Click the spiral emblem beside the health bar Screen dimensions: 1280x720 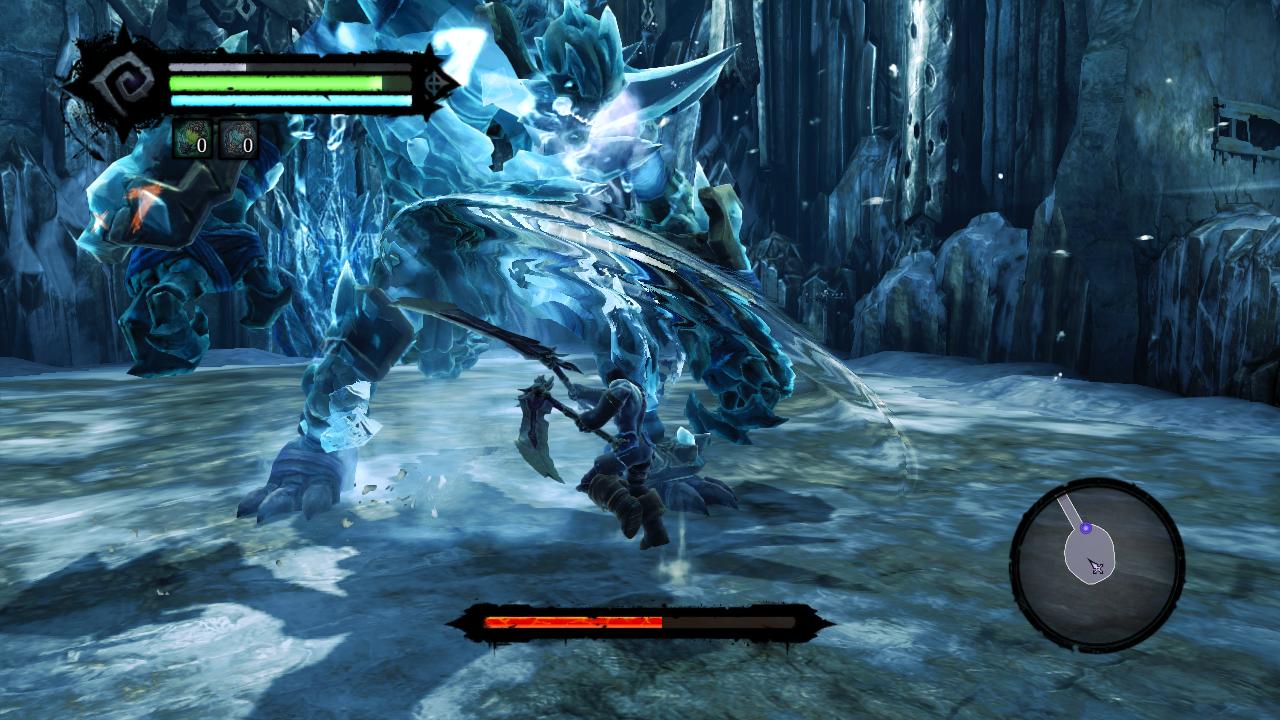(x=123, y=84)
